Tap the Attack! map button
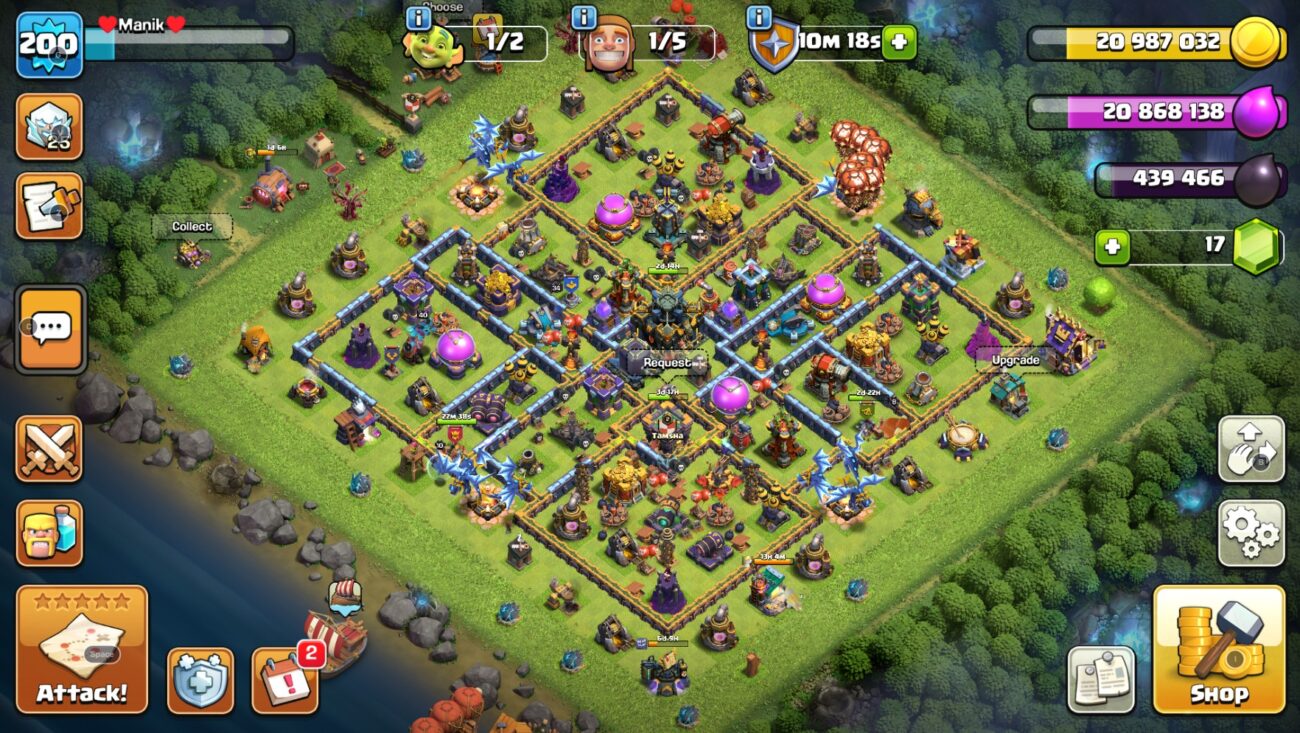 pos(82,649)
